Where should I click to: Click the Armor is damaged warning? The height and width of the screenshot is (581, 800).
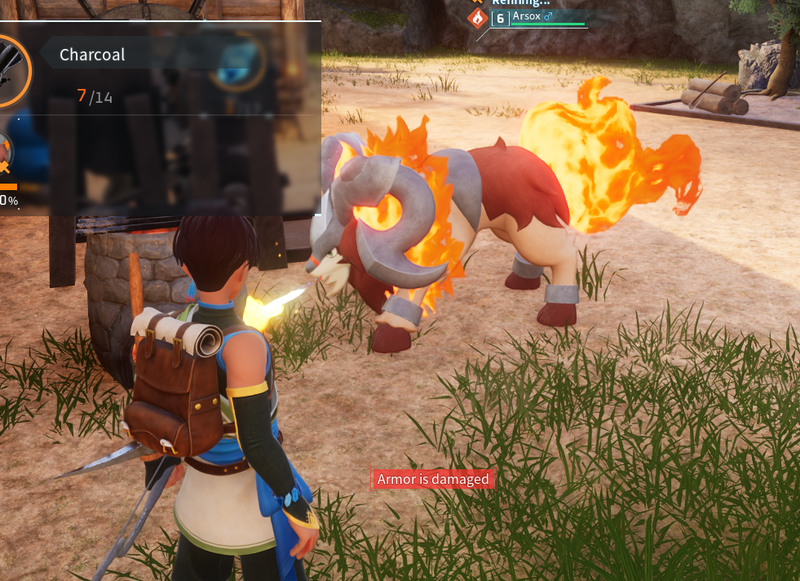tap(433, 480)
